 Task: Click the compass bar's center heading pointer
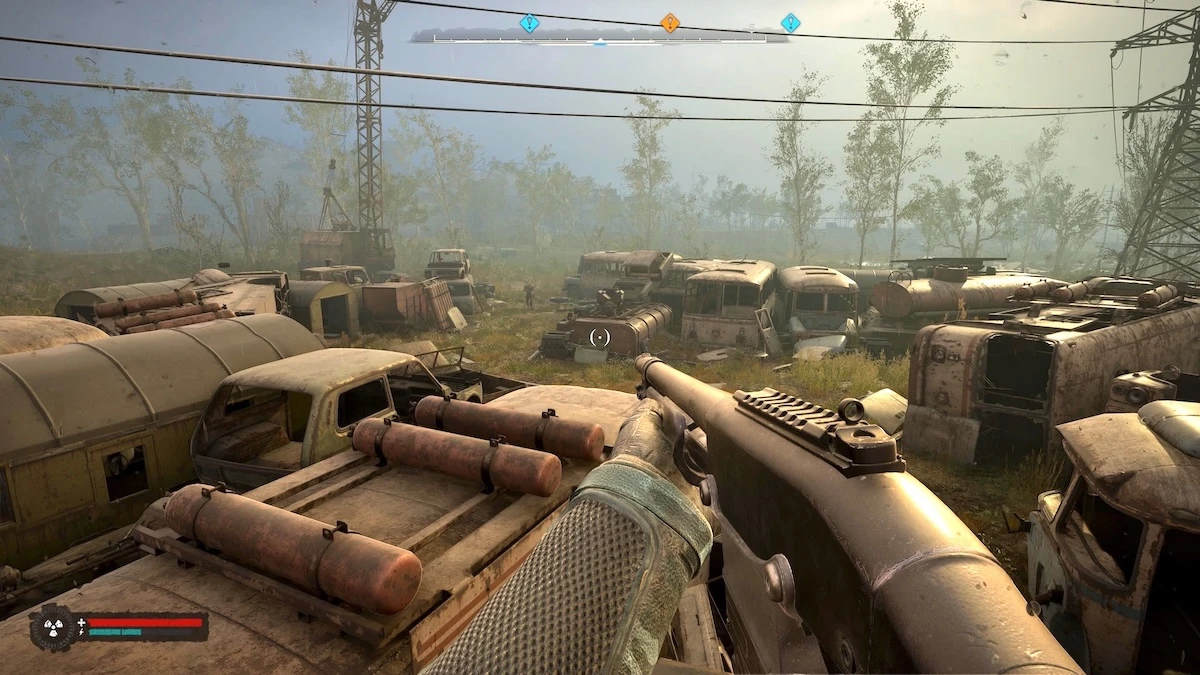(599, 41)
